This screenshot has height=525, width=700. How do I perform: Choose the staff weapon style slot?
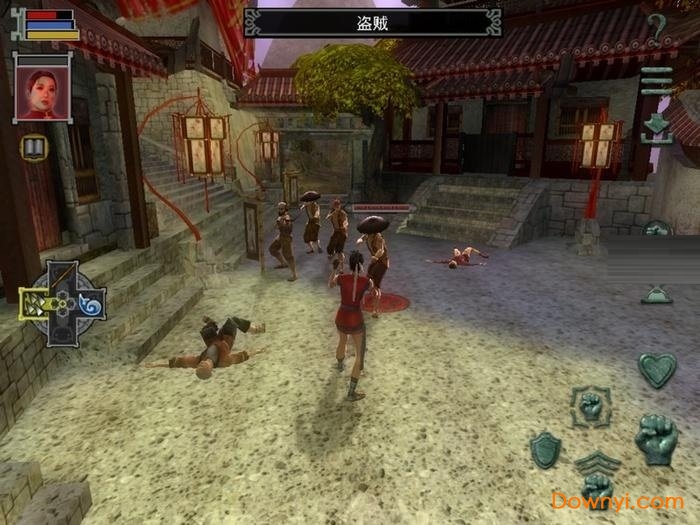point(63,277)
